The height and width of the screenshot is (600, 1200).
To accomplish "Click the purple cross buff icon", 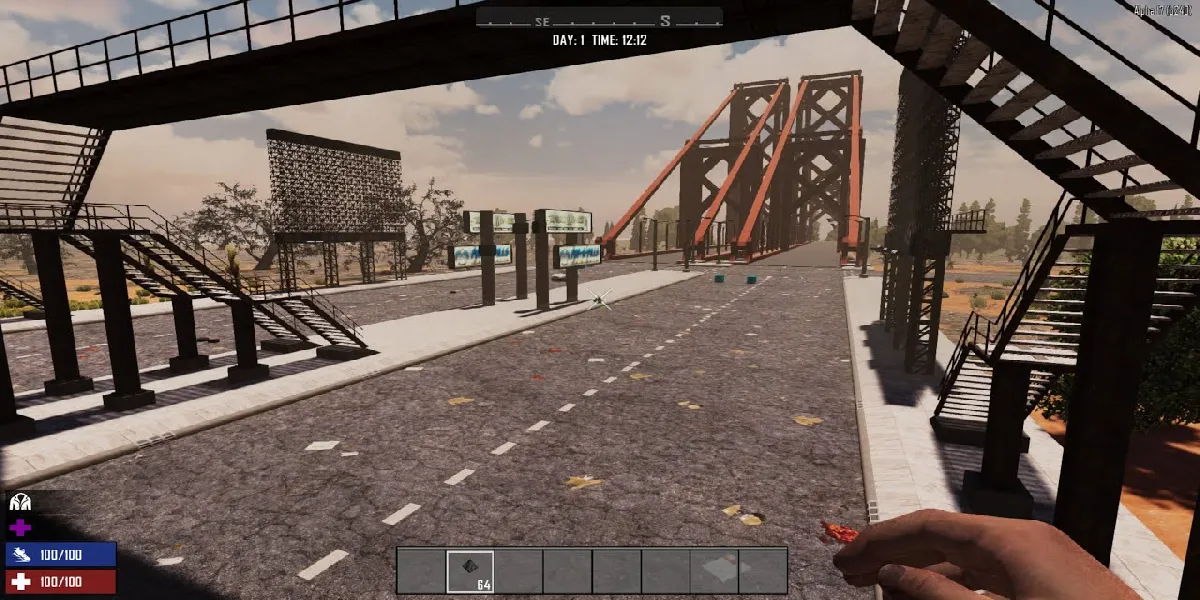I will pyautogui.click(x=20, y=528).
